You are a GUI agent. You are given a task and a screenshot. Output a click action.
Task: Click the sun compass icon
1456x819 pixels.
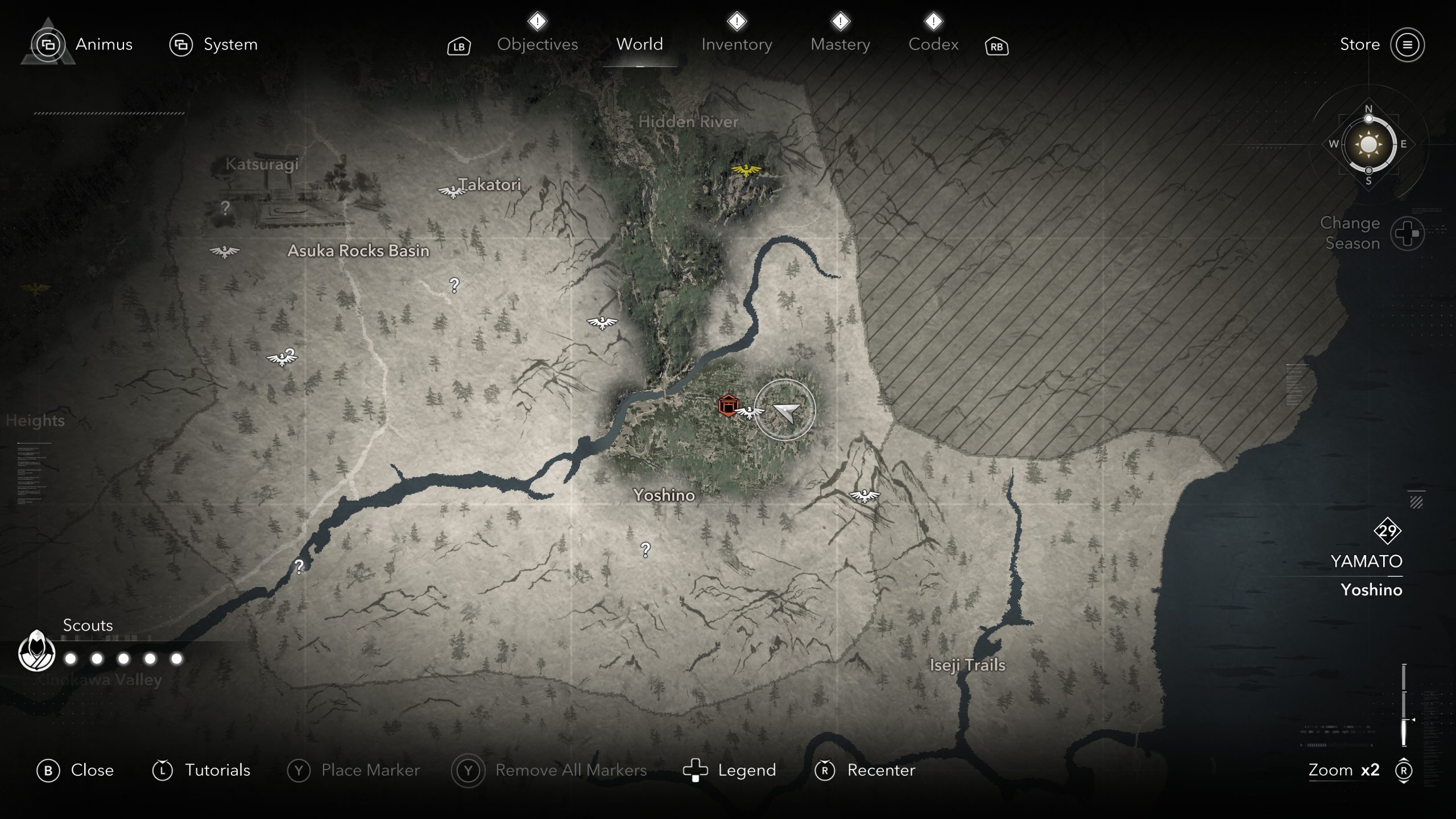point(1368,144)
